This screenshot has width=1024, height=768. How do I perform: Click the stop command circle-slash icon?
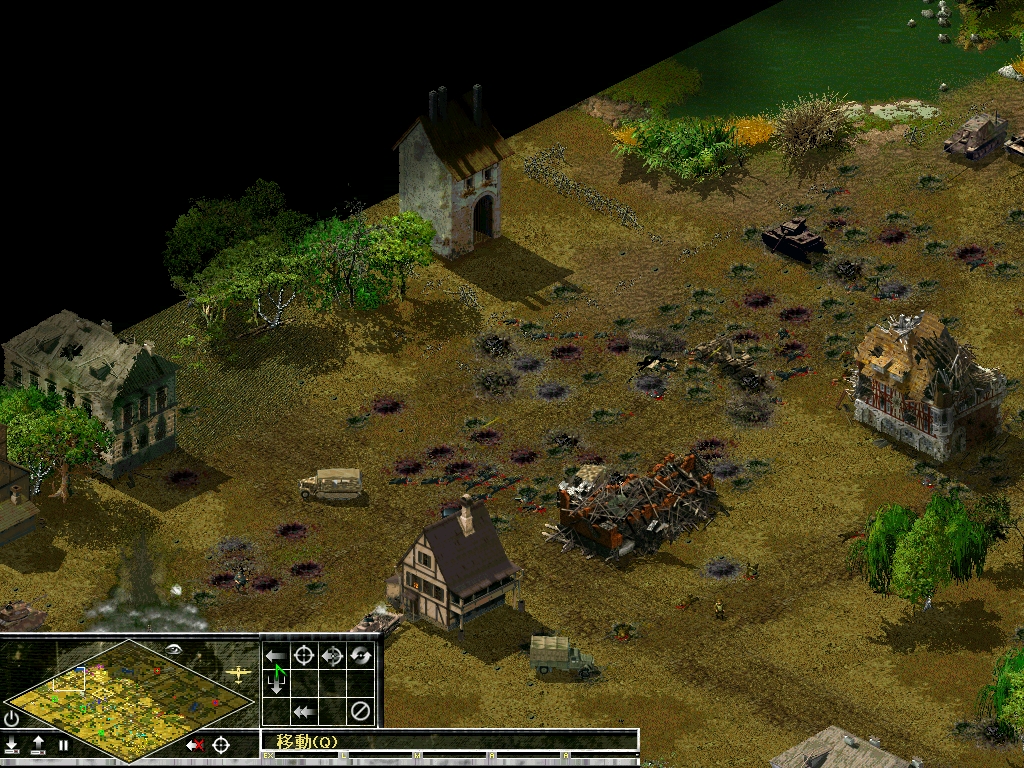pos(360,712)
